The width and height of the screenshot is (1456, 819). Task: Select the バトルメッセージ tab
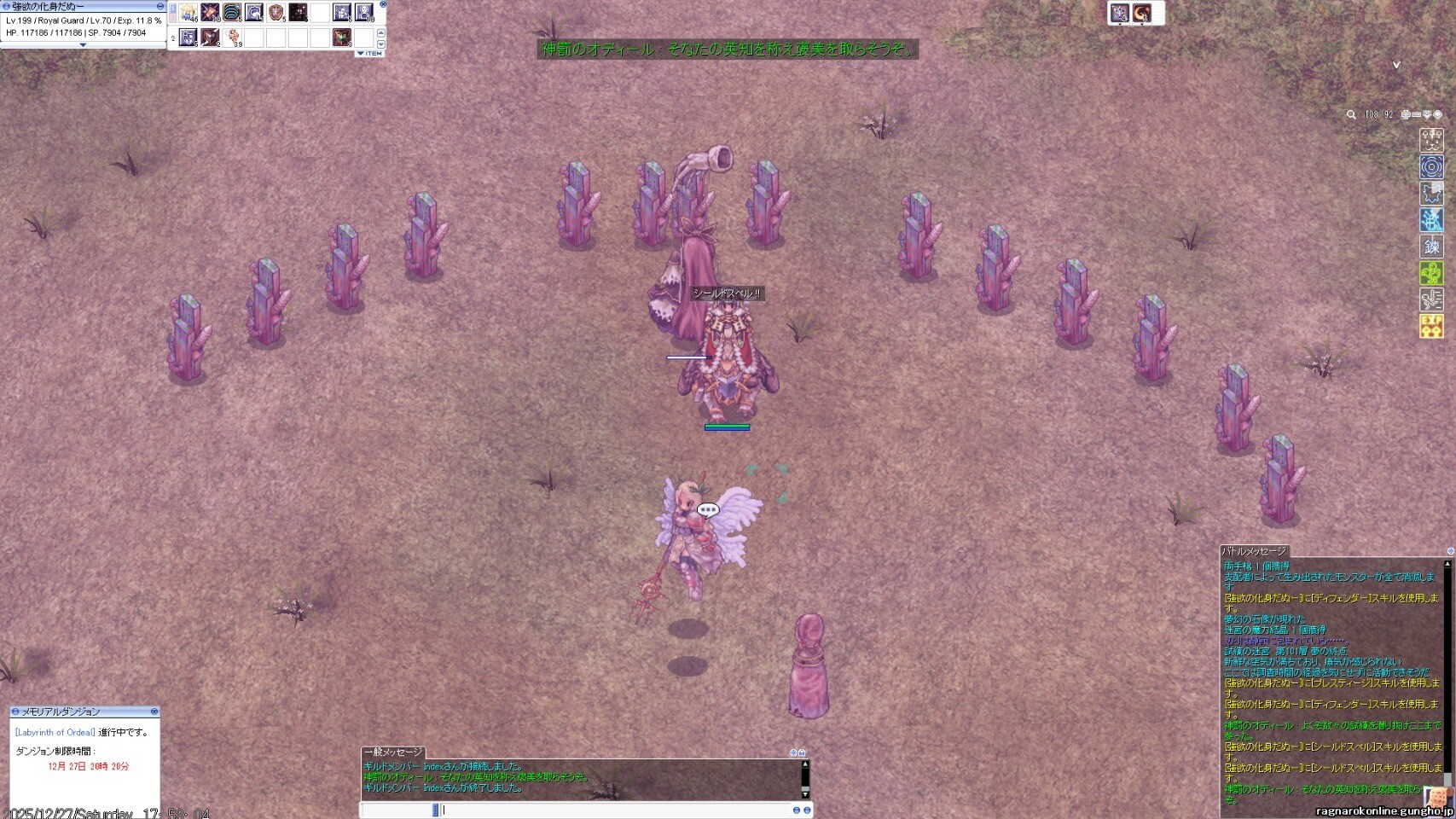coord(1254,551)
